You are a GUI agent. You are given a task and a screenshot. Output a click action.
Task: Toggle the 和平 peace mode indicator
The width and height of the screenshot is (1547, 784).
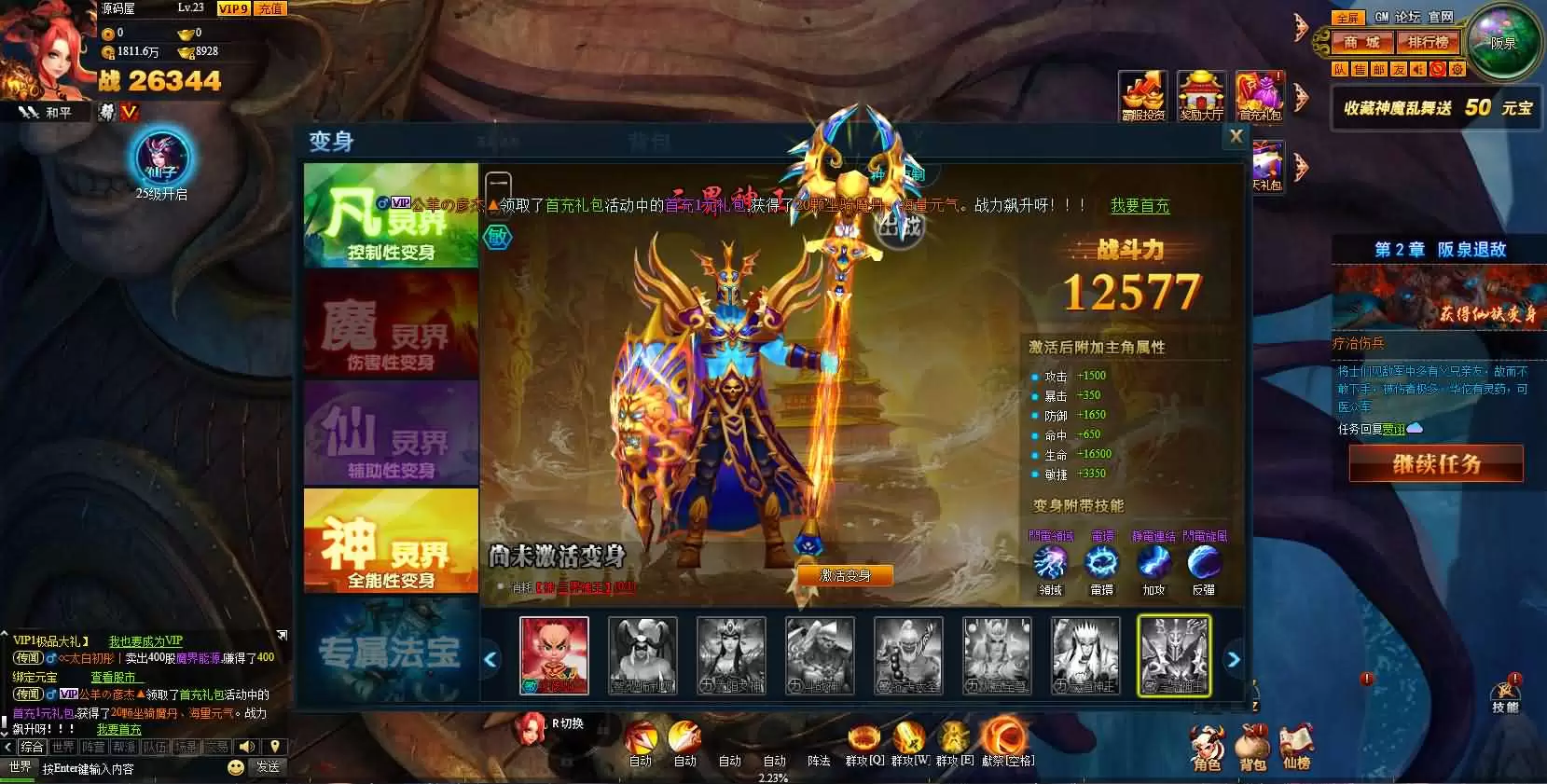coord(47,111)
